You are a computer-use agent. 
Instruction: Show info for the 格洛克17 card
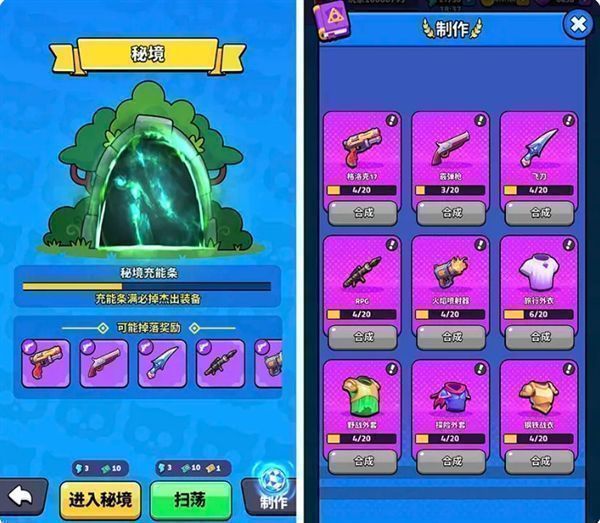(391, 120)
